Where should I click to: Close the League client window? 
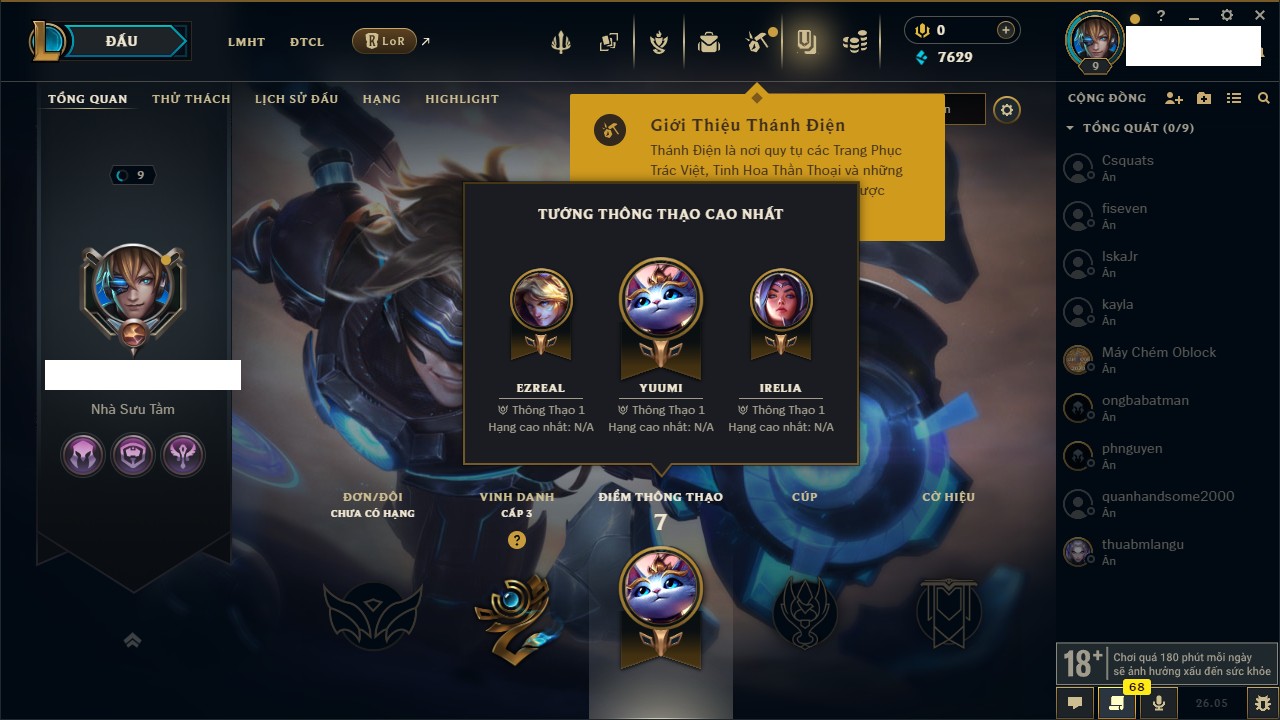point(1260,15)
